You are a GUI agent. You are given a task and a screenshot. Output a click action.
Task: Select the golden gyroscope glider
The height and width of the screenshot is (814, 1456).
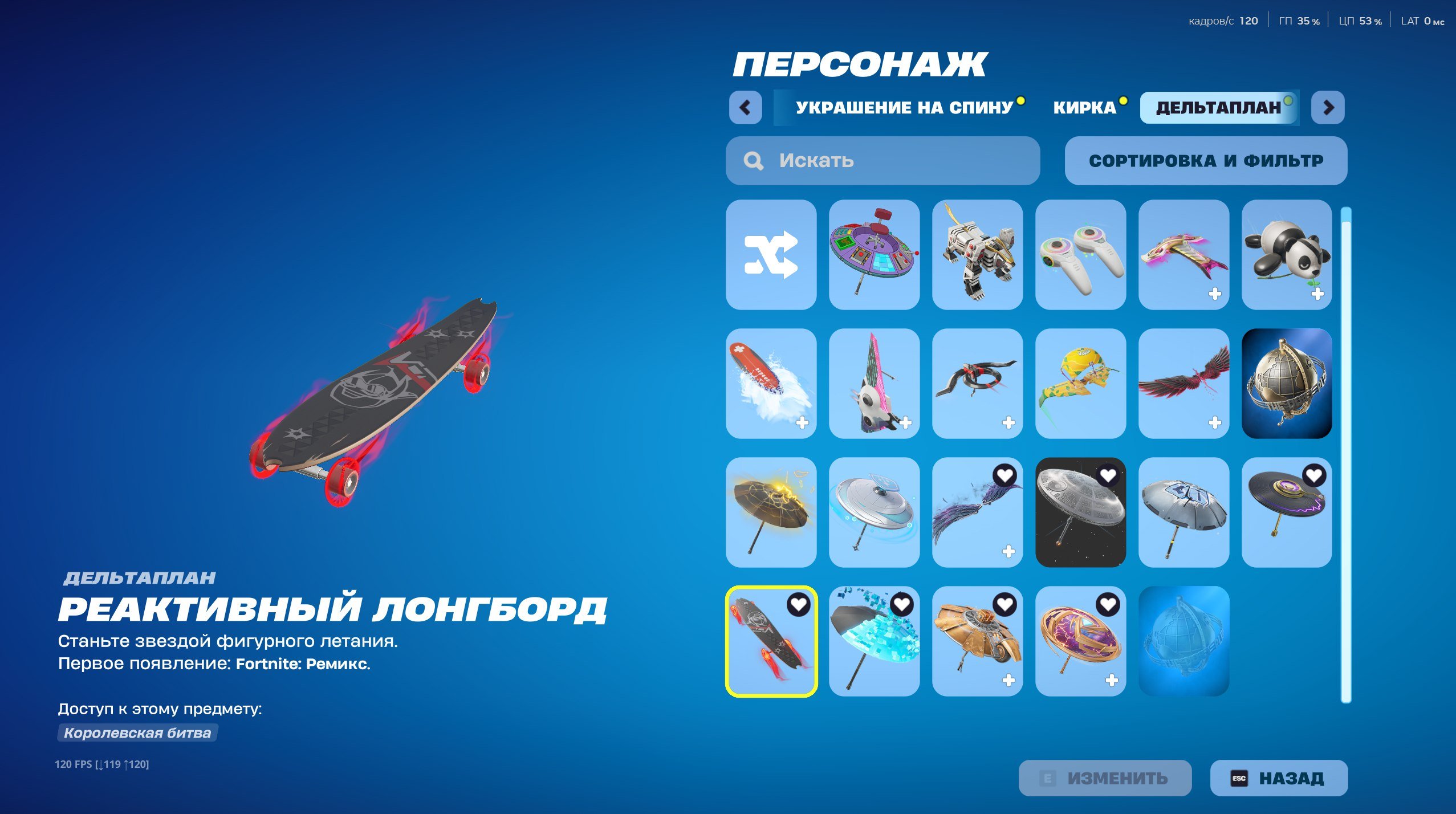tap(1081, 638)
